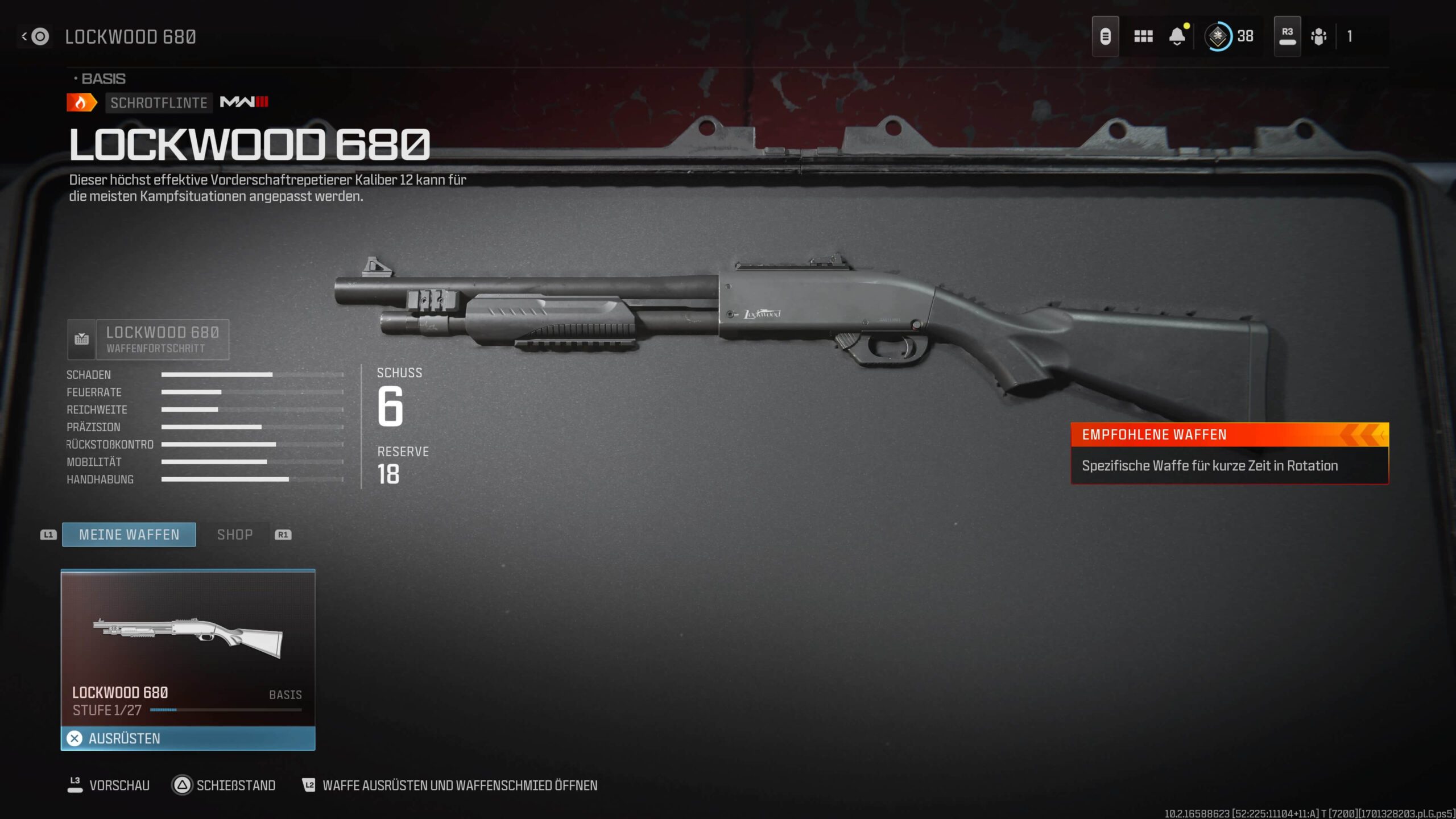
Task: Enter the Schießstand firing range
Action: point(224,785)
